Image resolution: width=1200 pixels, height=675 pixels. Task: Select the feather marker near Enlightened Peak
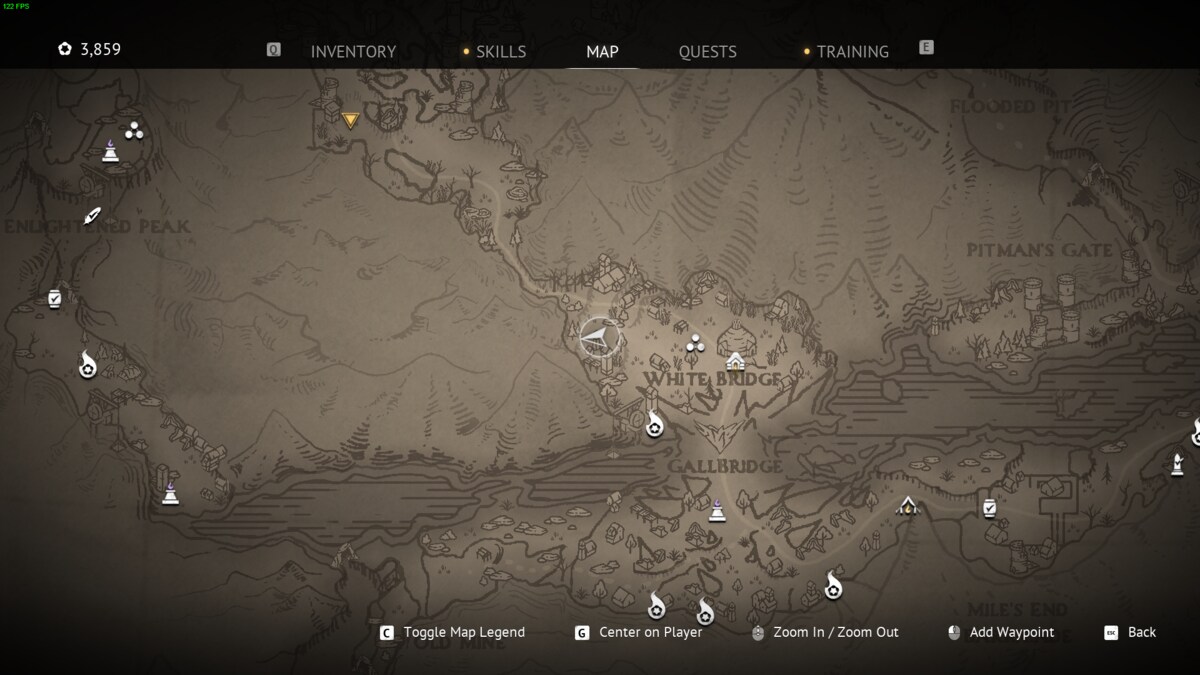[x=93, y=215]
